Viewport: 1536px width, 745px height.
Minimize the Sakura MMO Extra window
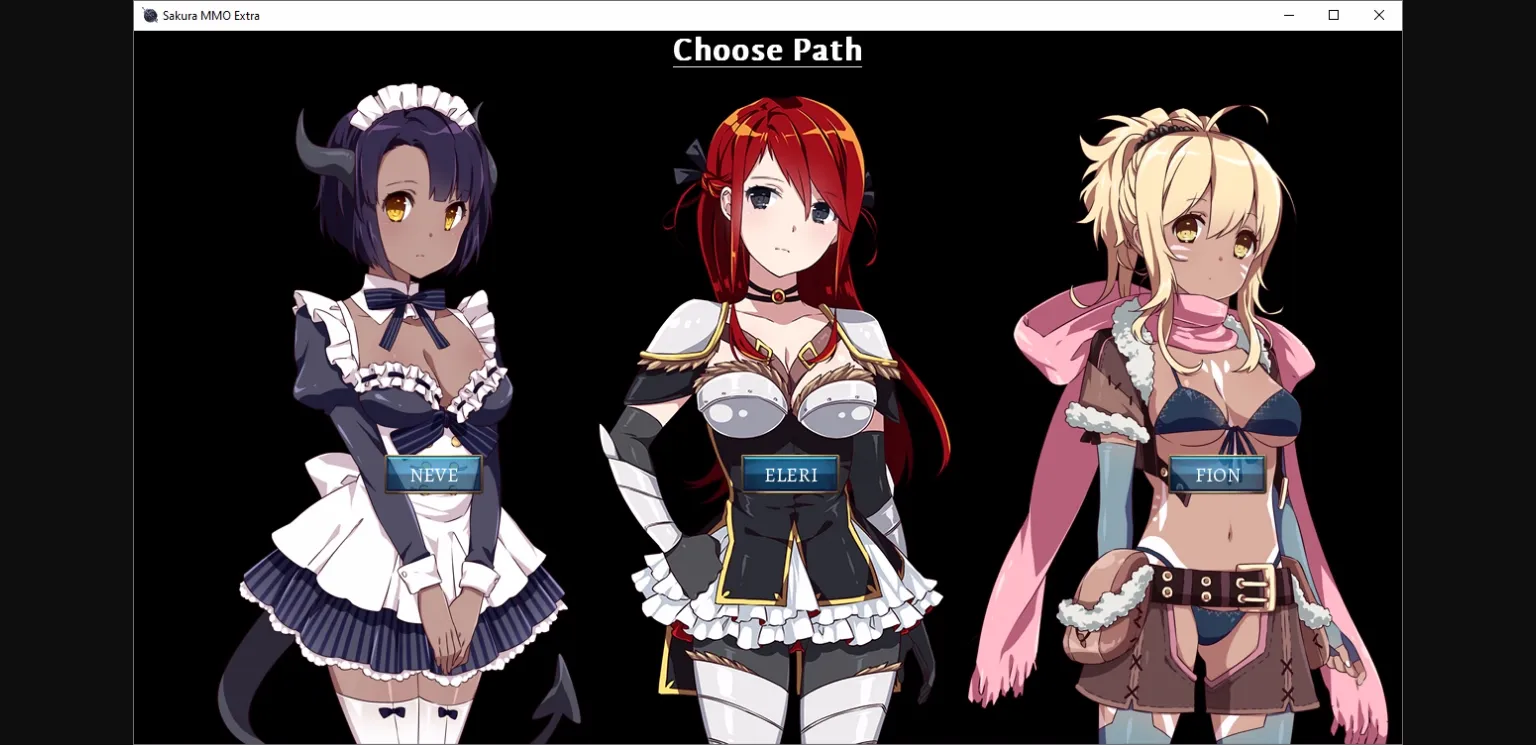(1288, 15)
